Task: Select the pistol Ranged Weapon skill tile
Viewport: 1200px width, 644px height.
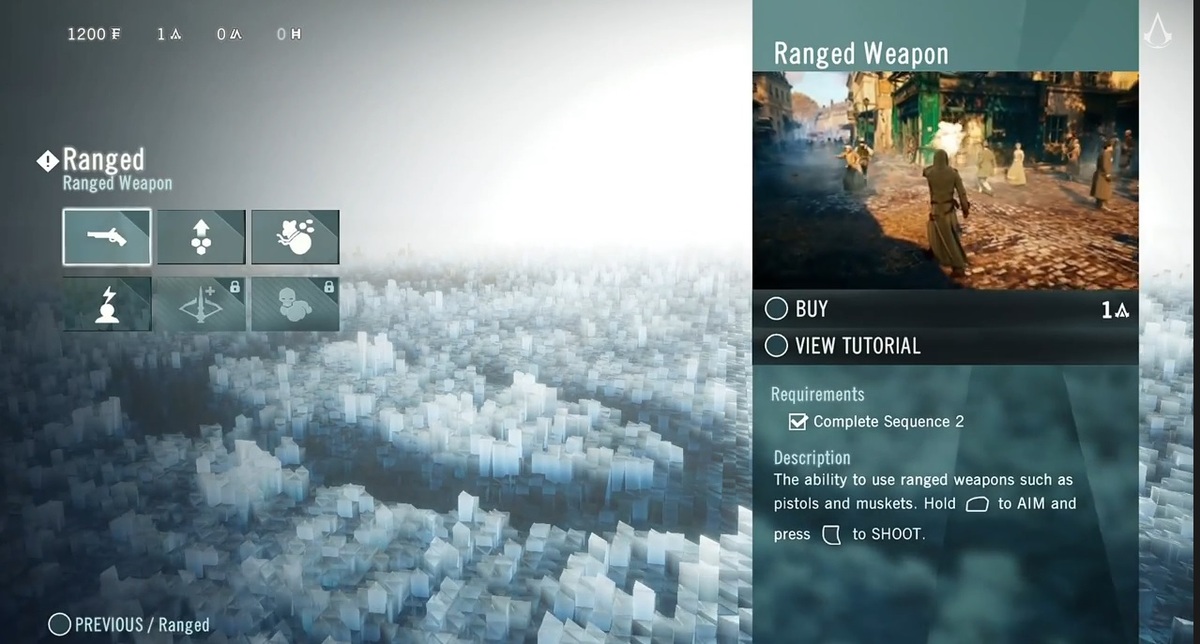Action: (x=107, y=237)
